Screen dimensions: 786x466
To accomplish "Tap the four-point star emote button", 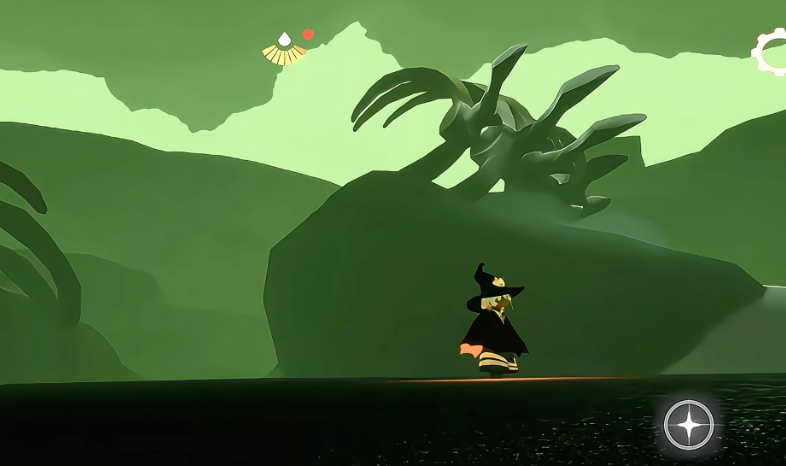I will 689,425.
